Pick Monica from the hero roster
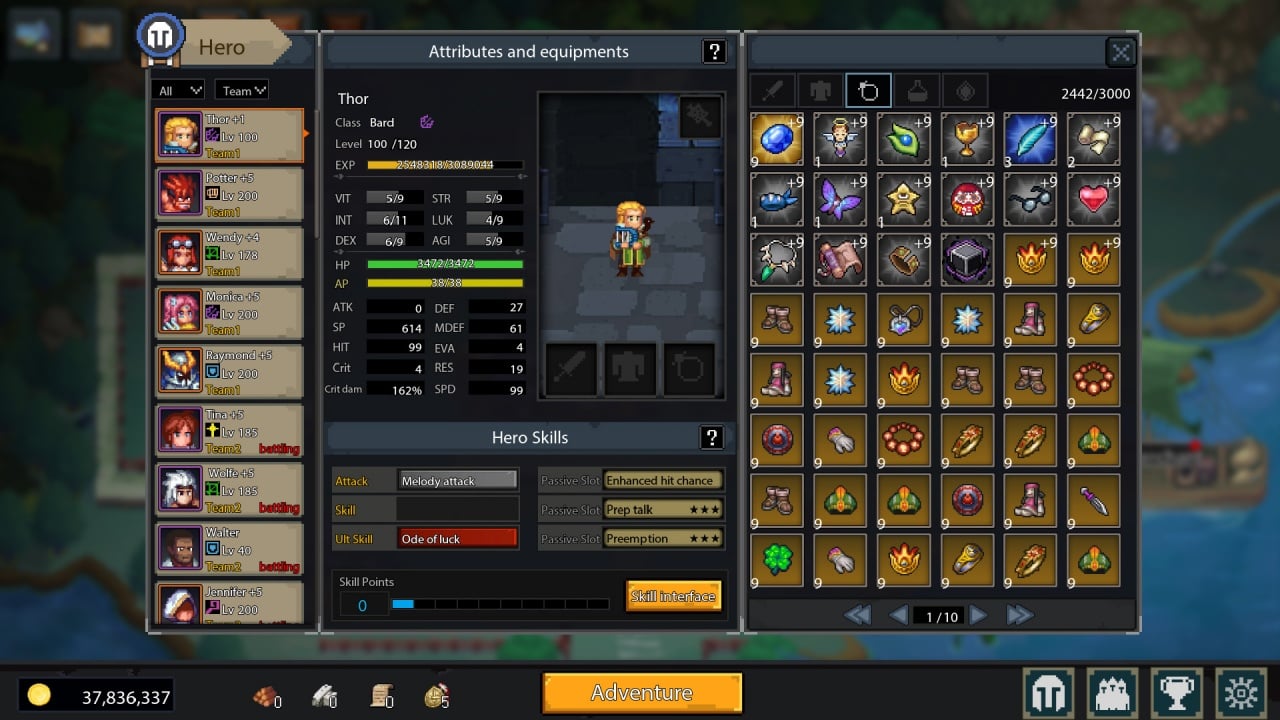This screenshot has width=1280, height=720. pos(230,312)
